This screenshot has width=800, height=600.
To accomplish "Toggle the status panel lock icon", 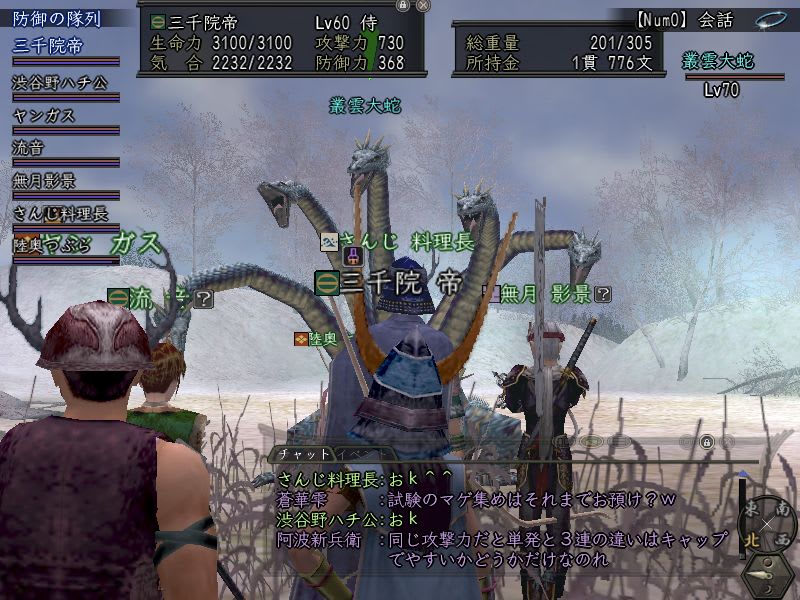I will click(402, 5).
